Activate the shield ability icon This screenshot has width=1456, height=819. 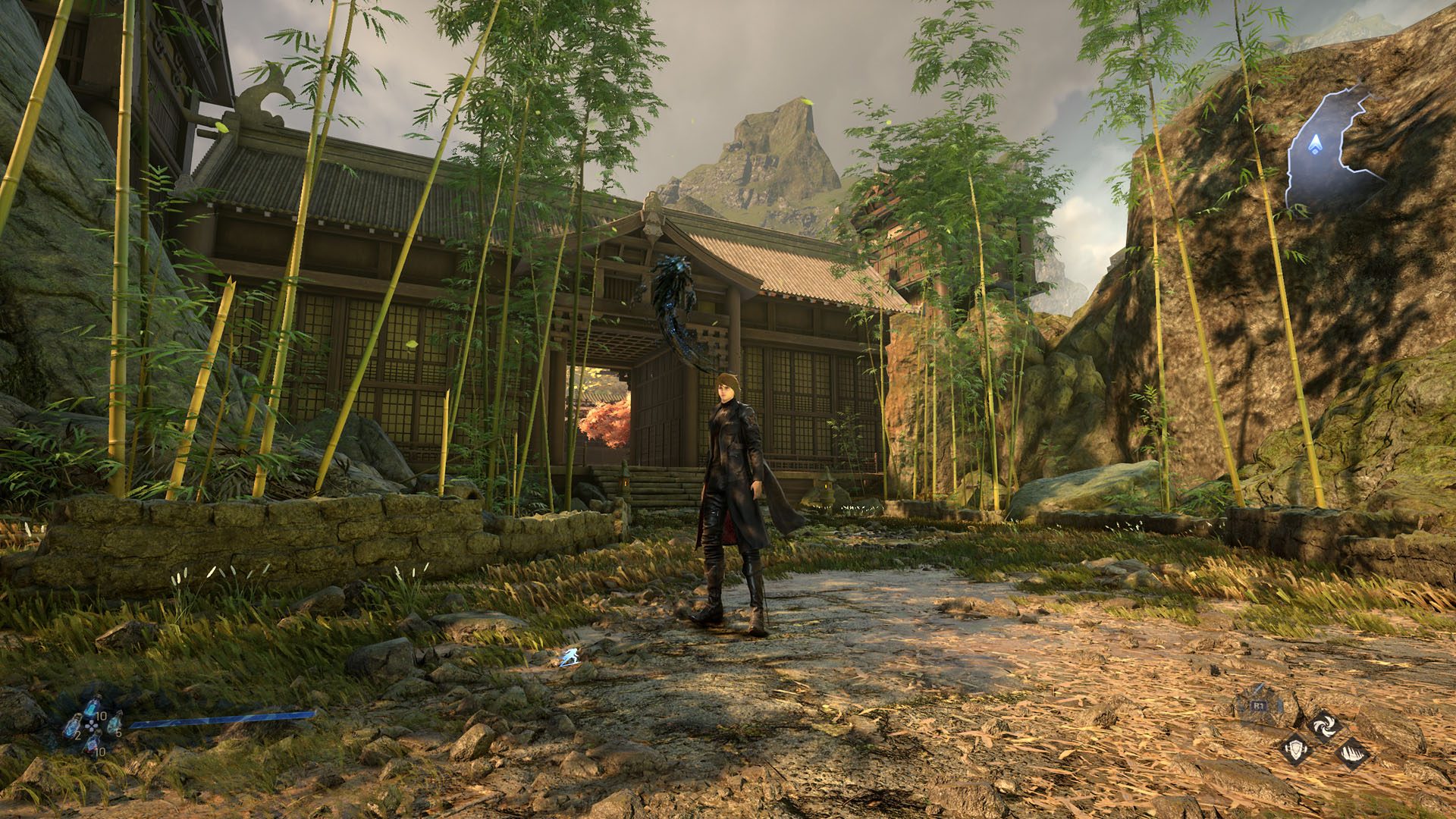pyautogui.click(x=1296, y=751)
